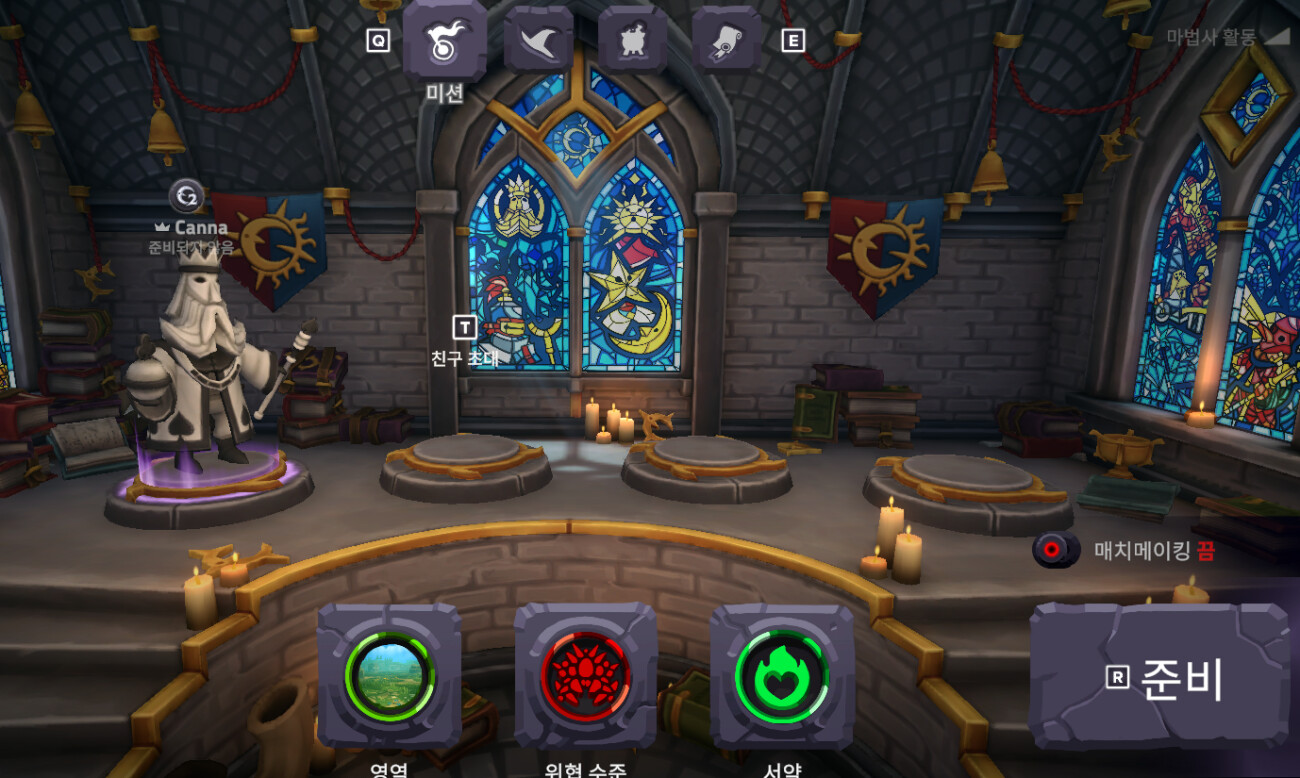Open the cauldron tab
Screen dimensions: 1300x778
tap(633, 40)
